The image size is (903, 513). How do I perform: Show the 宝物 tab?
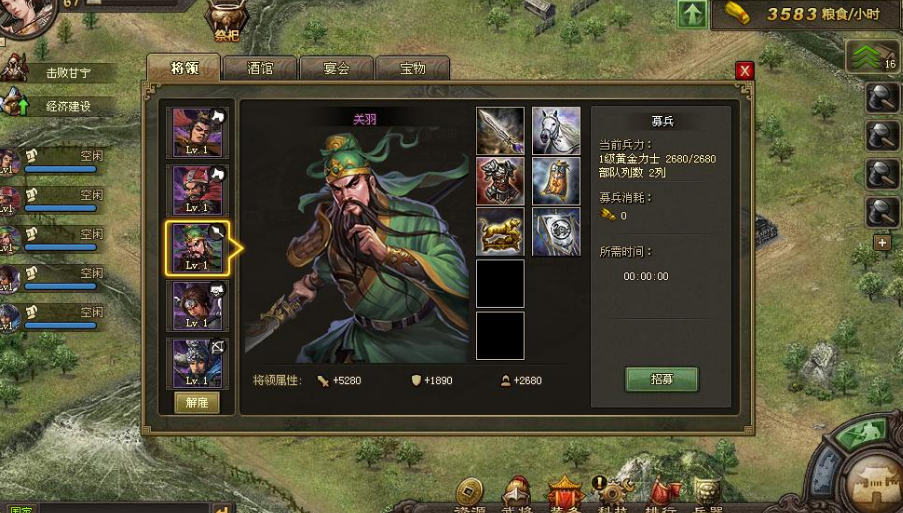(x=412, y=68)
